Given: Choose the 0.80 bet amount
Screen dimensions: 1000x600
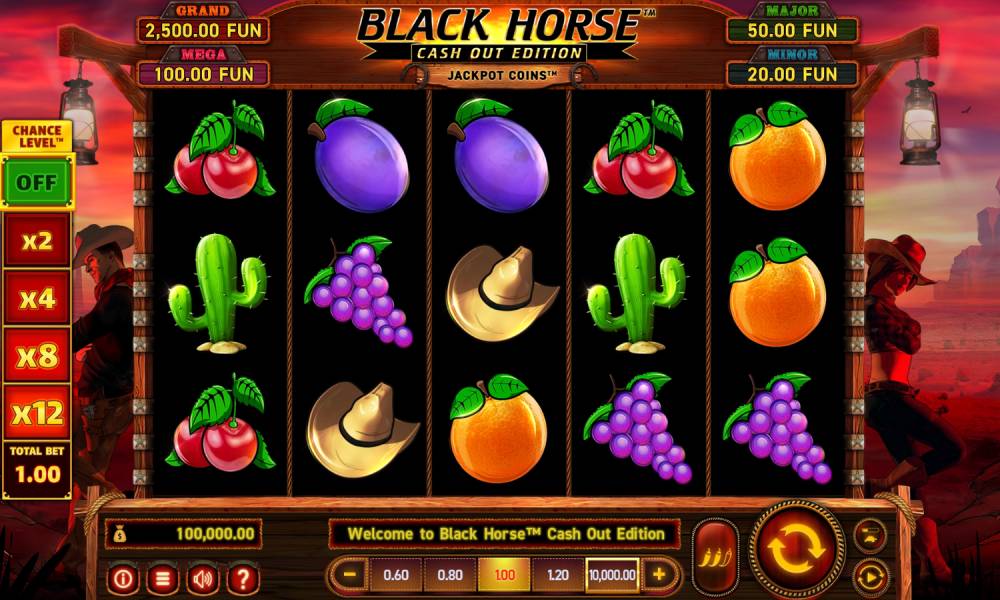Looking at the screenshot, I should click(450, 575).
